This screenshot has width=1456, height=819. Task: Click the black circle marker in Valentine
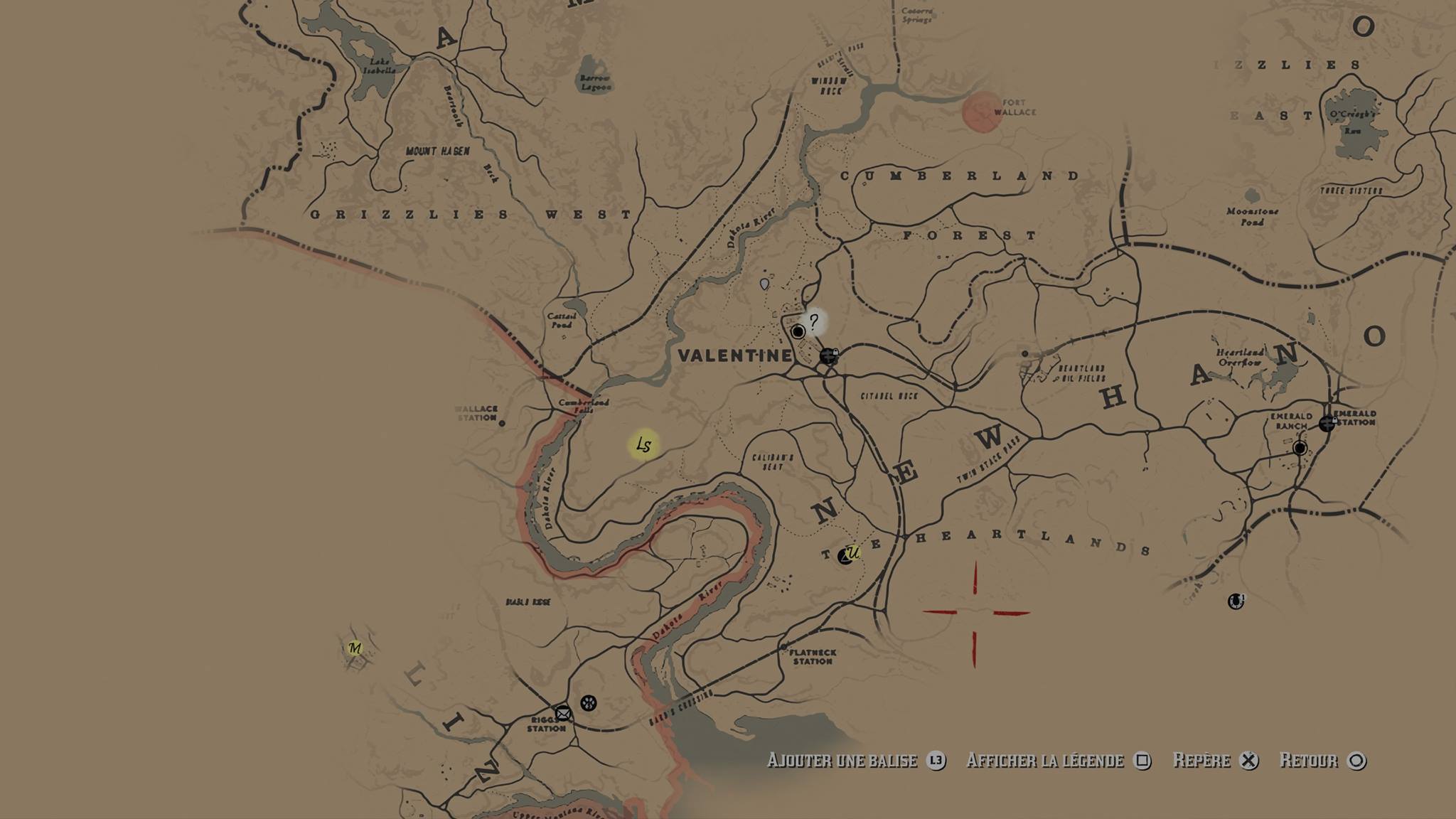(798, 332)
